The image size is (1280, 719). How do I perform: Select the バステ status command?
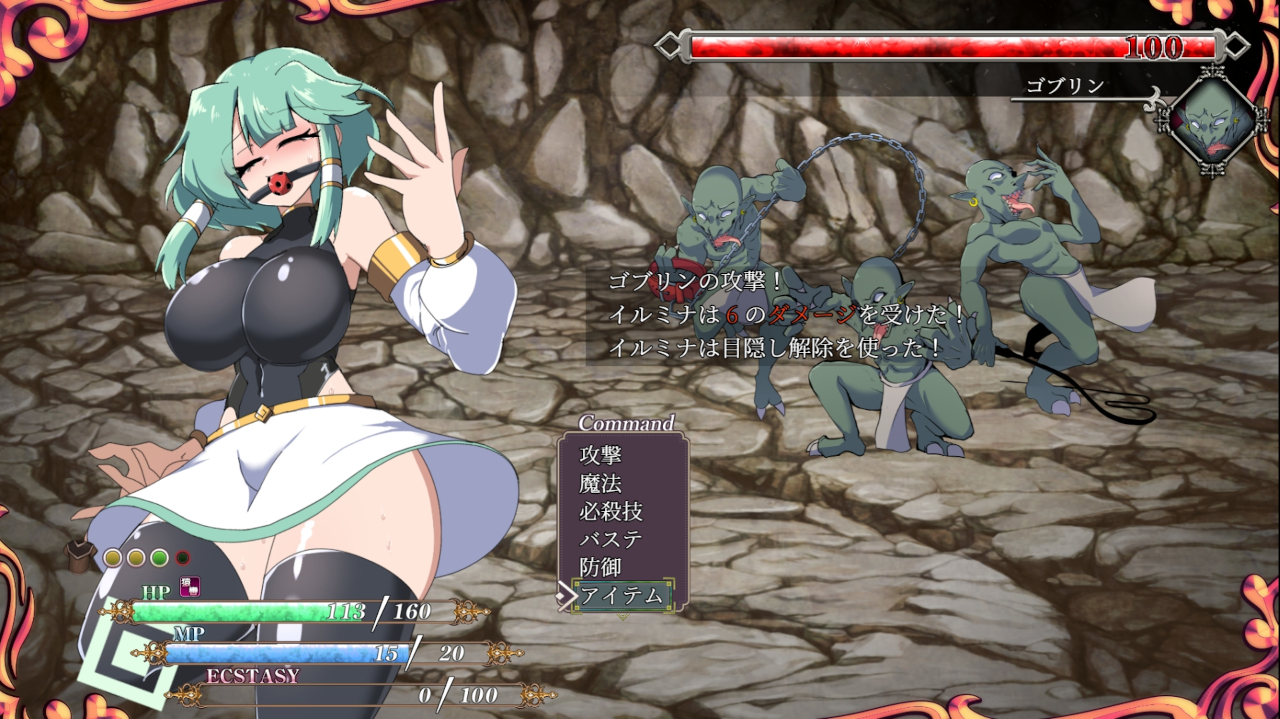611,539
